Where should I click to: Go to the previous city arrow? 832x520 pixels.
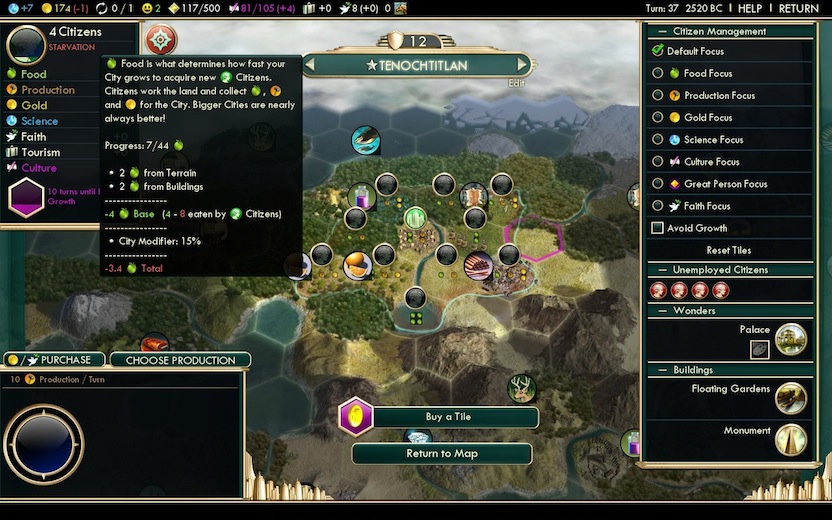click(310, 65)
